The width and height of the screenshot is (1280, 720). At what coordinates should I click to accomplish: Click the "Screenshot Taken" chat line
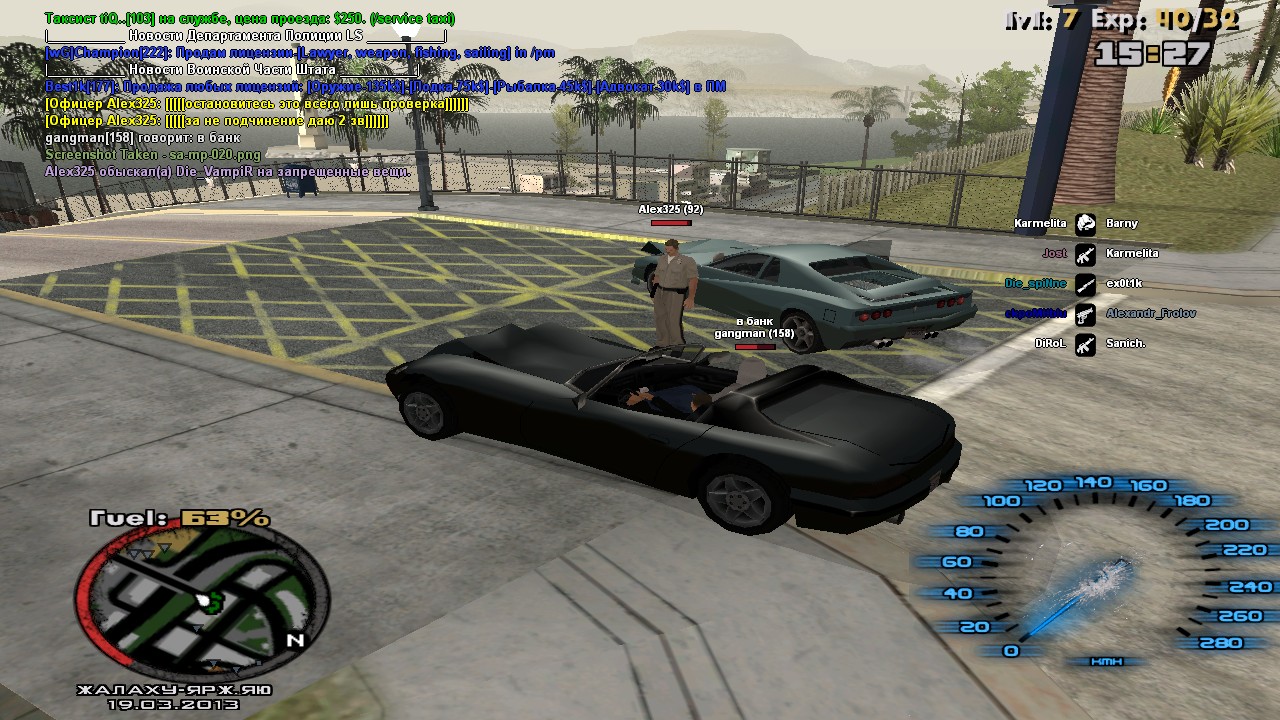(x=153, y=155)
